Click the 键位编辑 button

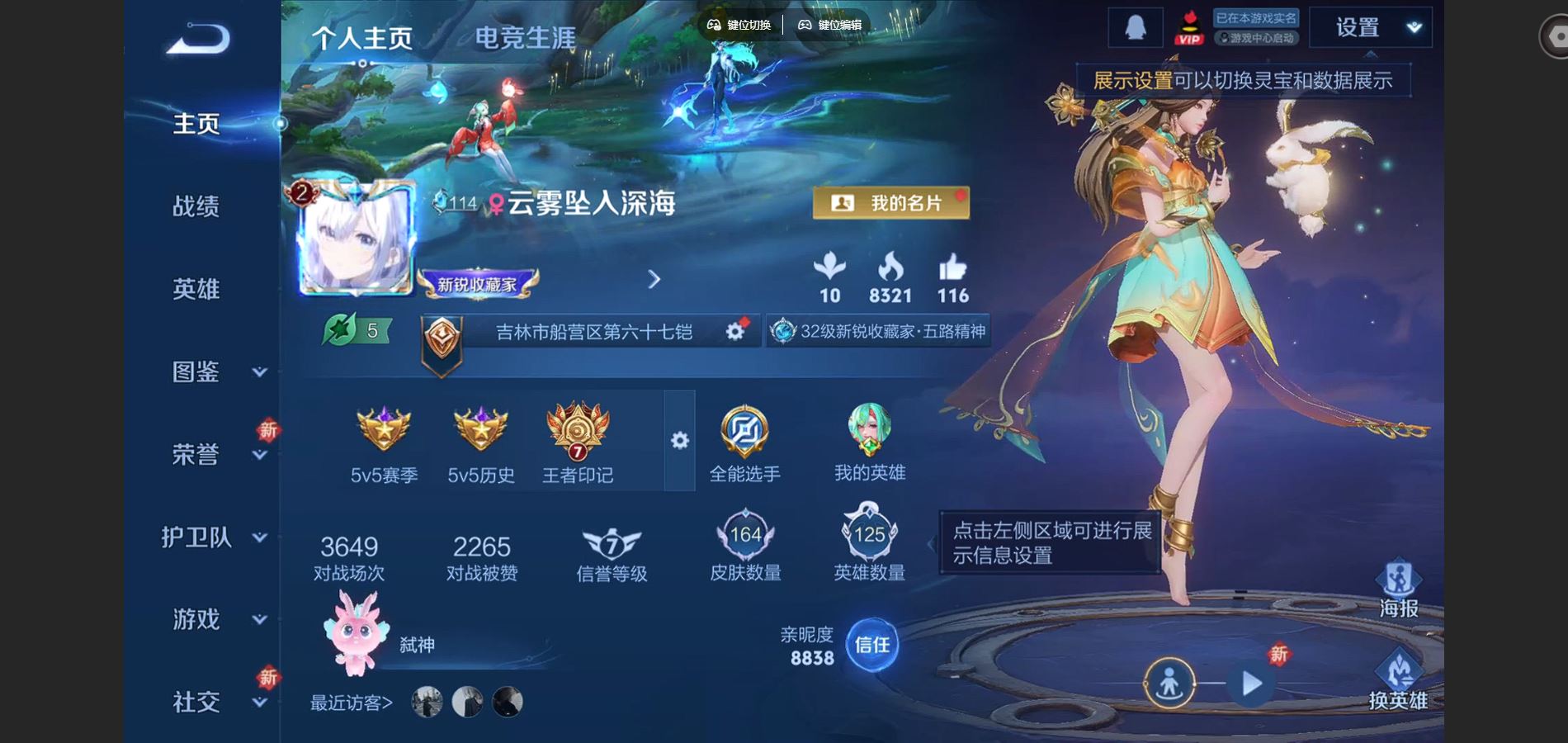[834, 26]
